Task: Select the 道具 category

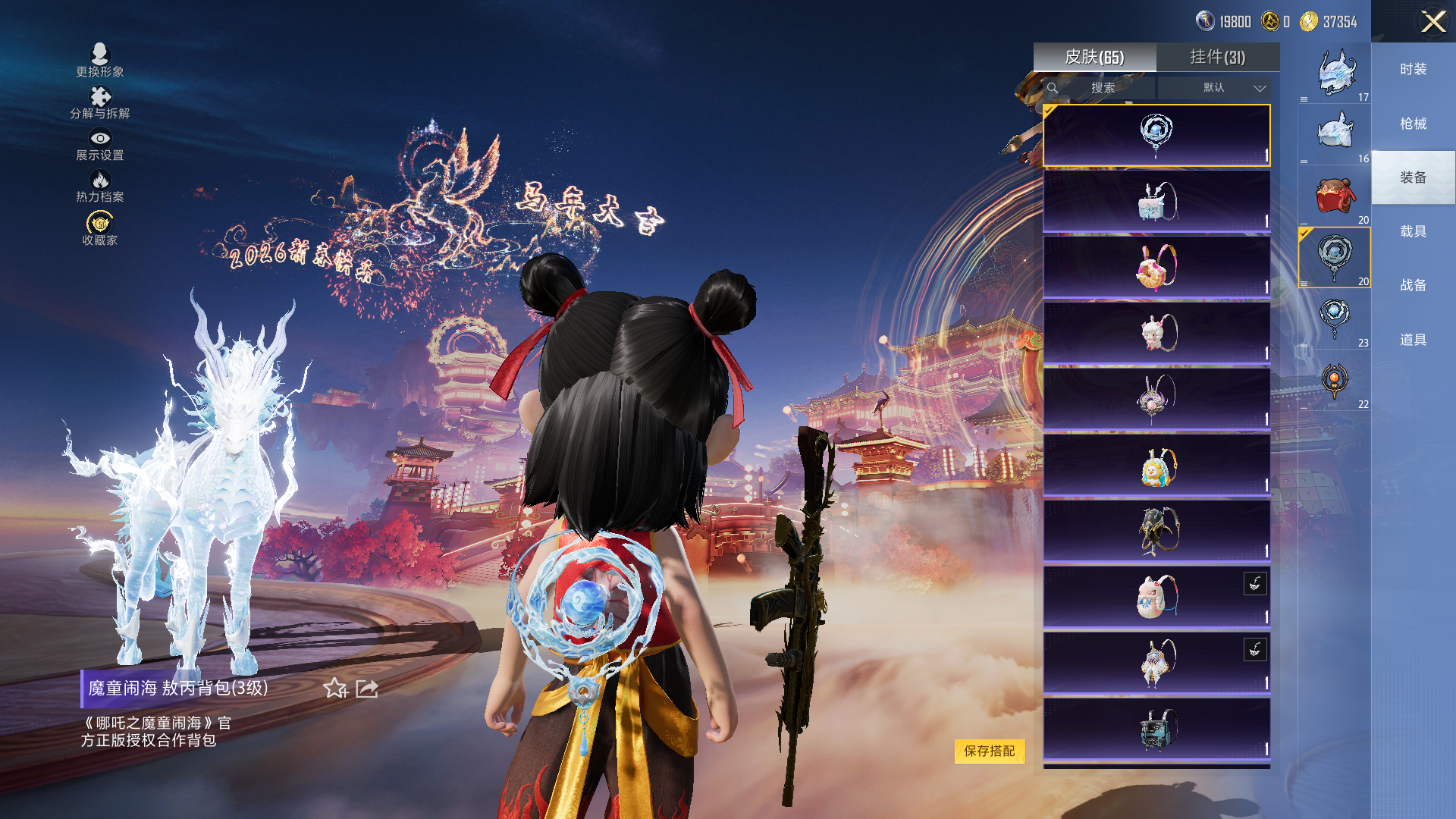Action: [x=1413, y=340]
